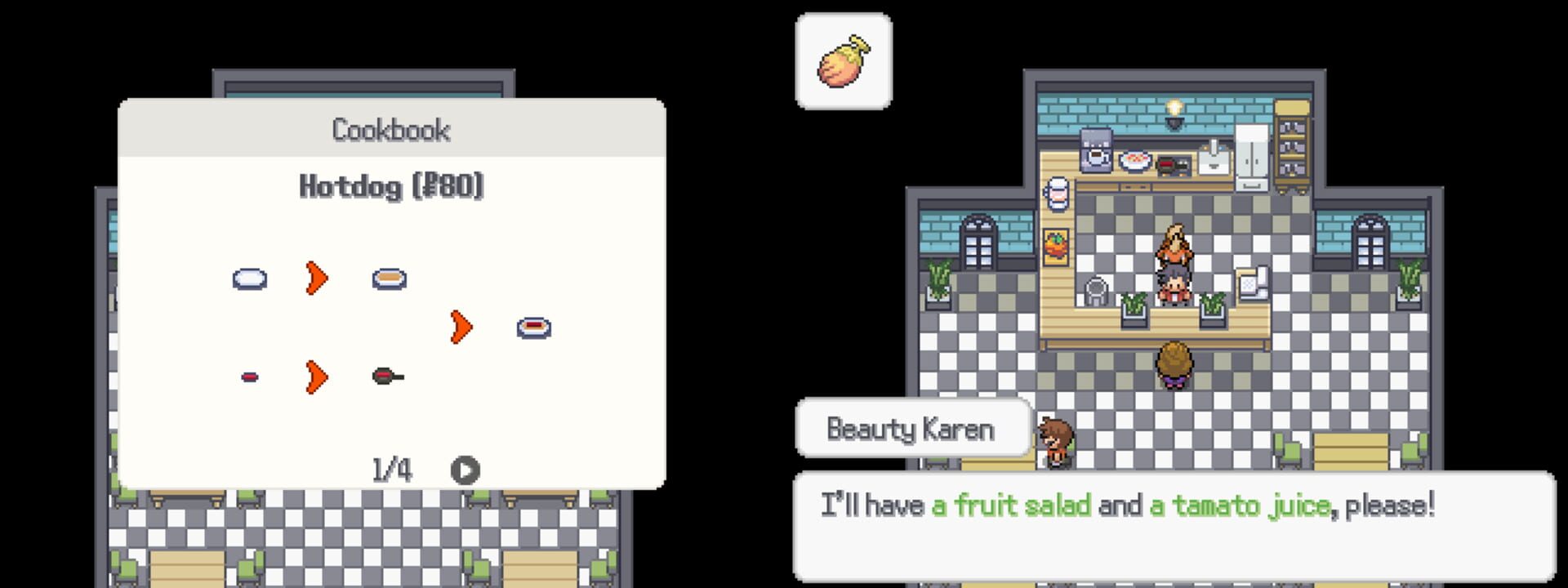Click the empty plate icon in the Hotdog recipe

point(249,278)
